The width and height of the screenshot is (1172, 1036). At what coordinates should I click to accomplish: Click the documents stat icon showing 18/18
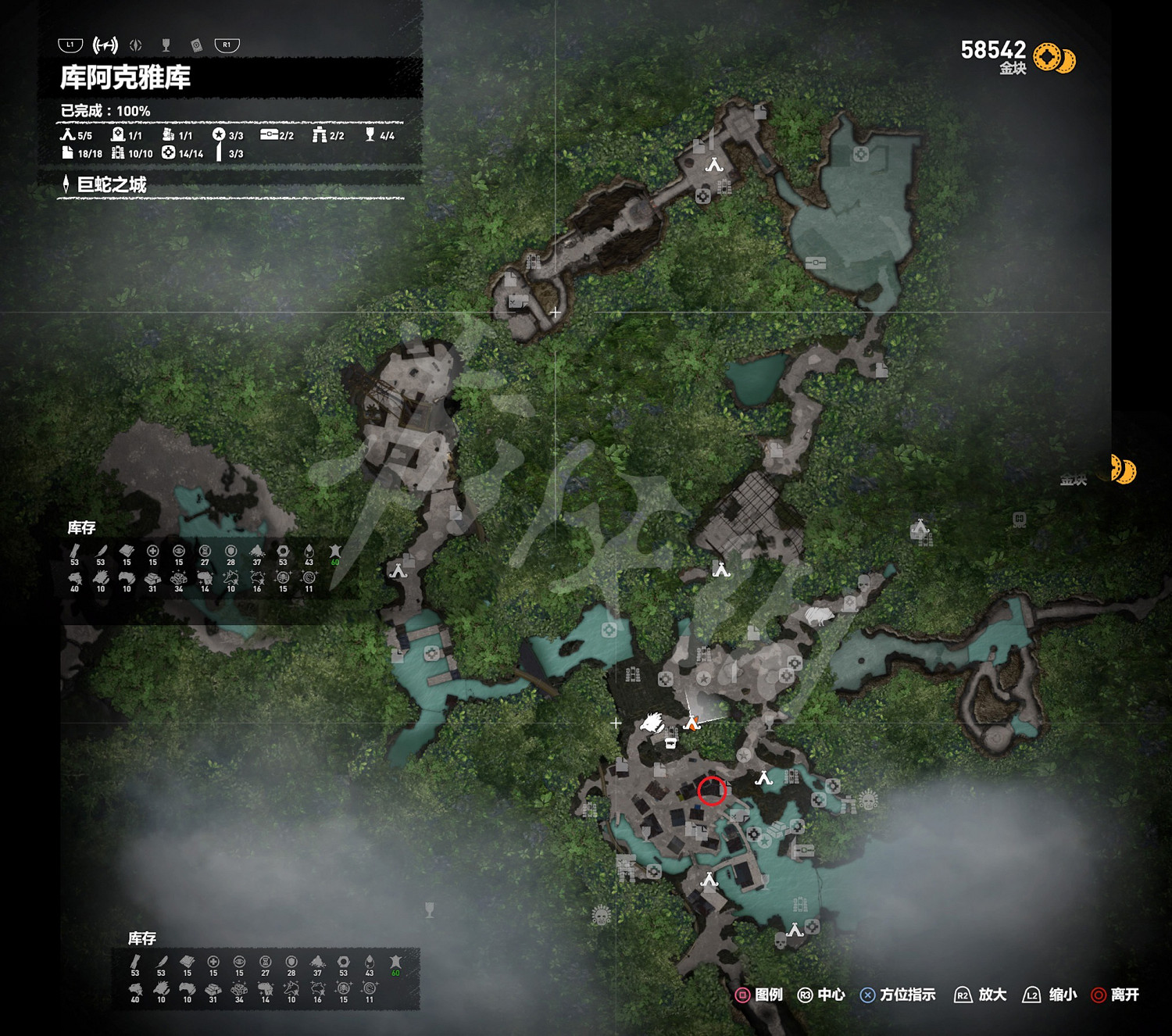coord(67,153)
